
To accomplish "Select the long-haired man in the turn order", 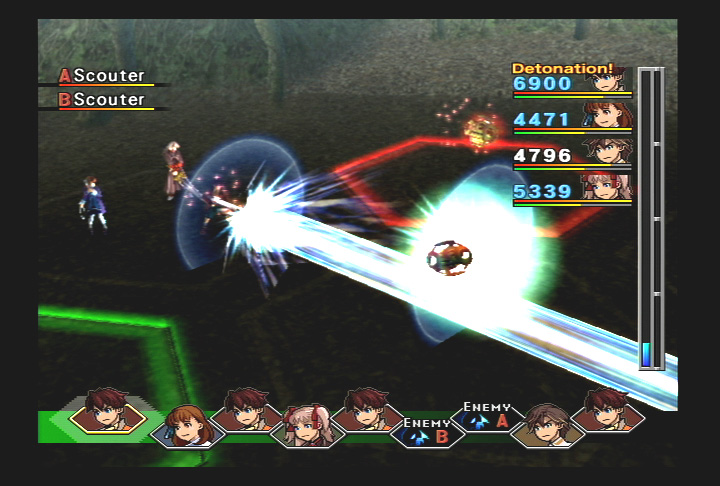I will [x=546, y=425].
